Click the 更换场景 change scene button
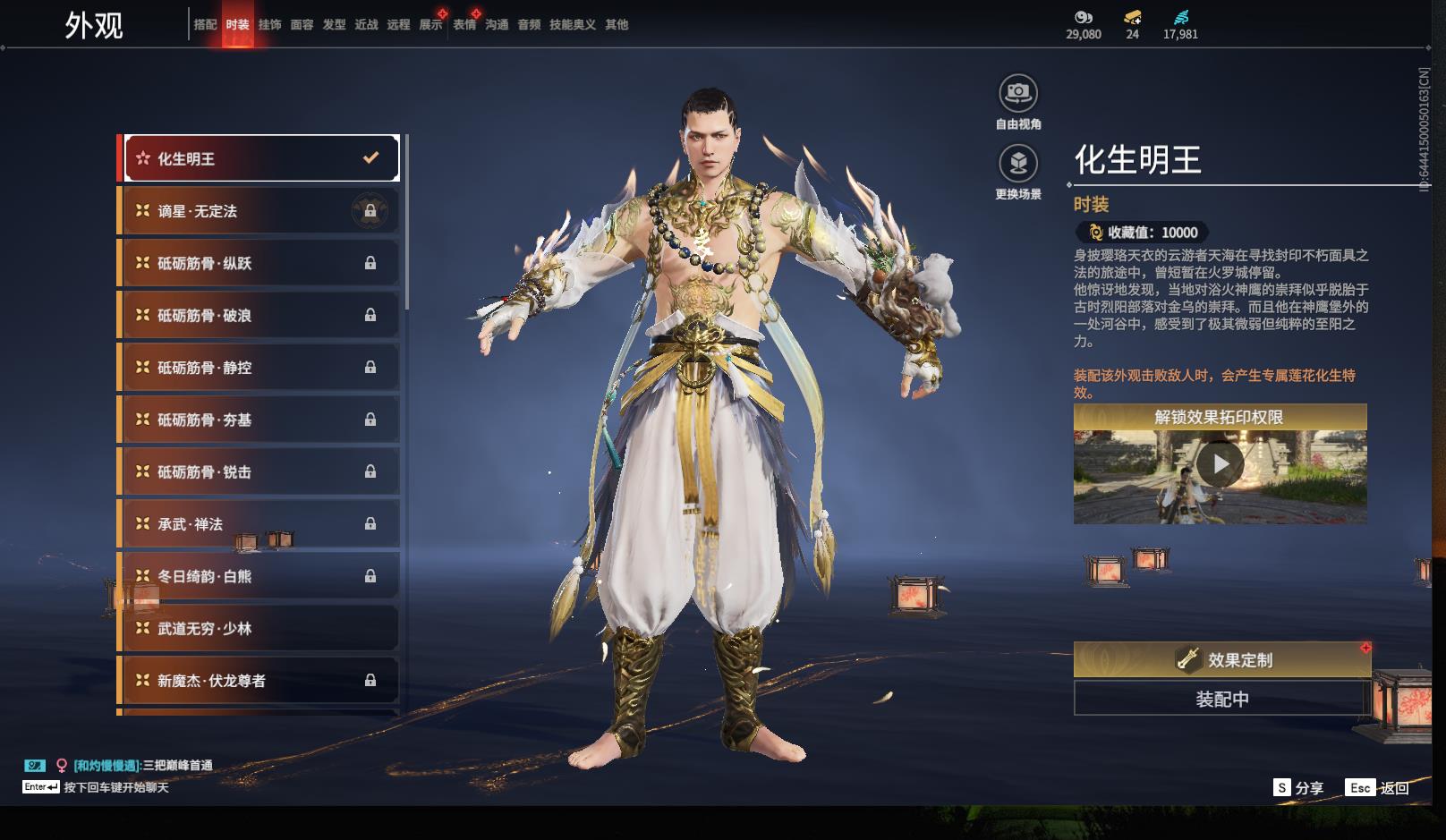 1018,164
